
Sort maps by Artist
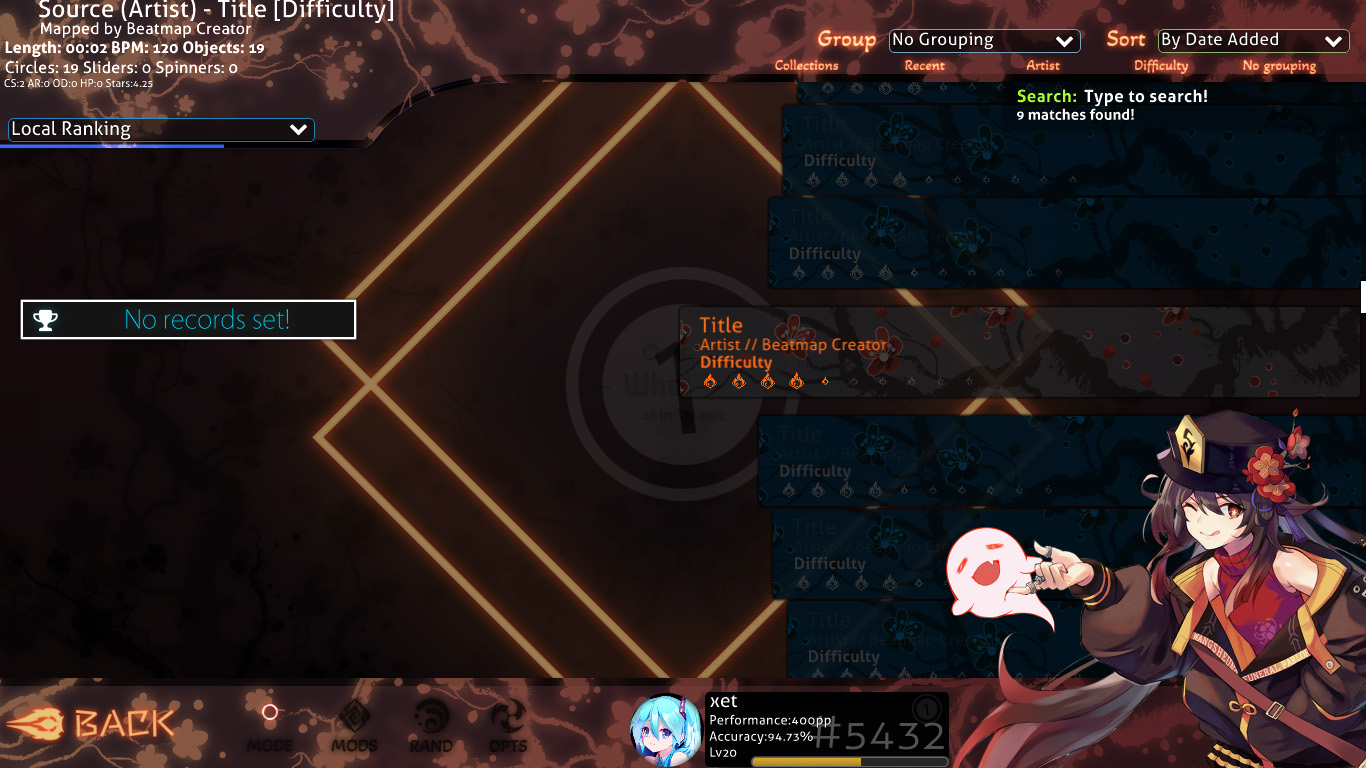[x=1042, y=65]
